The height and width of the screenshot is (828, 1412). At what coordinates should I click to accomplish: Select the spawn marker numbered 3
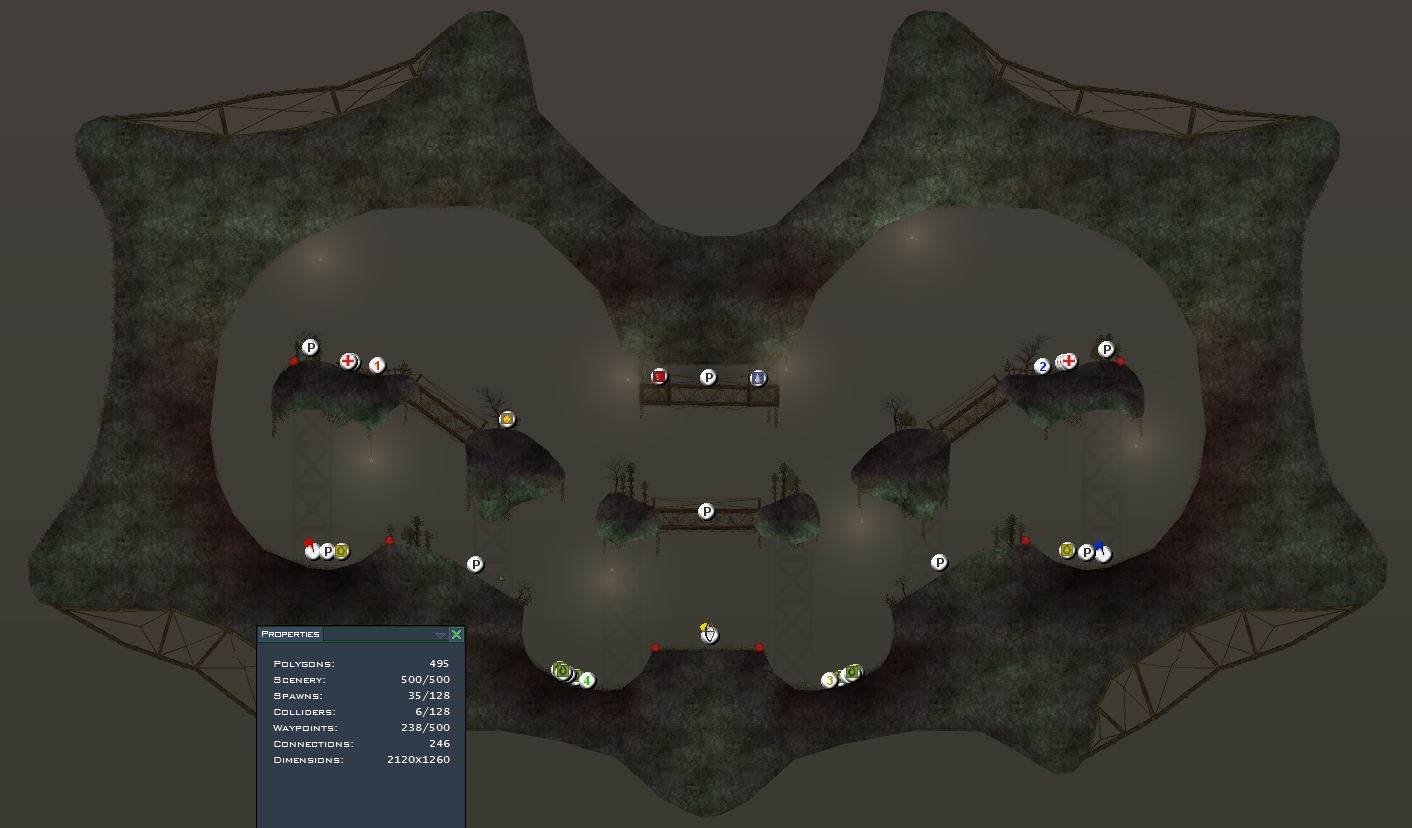click(x=829, y=681)
